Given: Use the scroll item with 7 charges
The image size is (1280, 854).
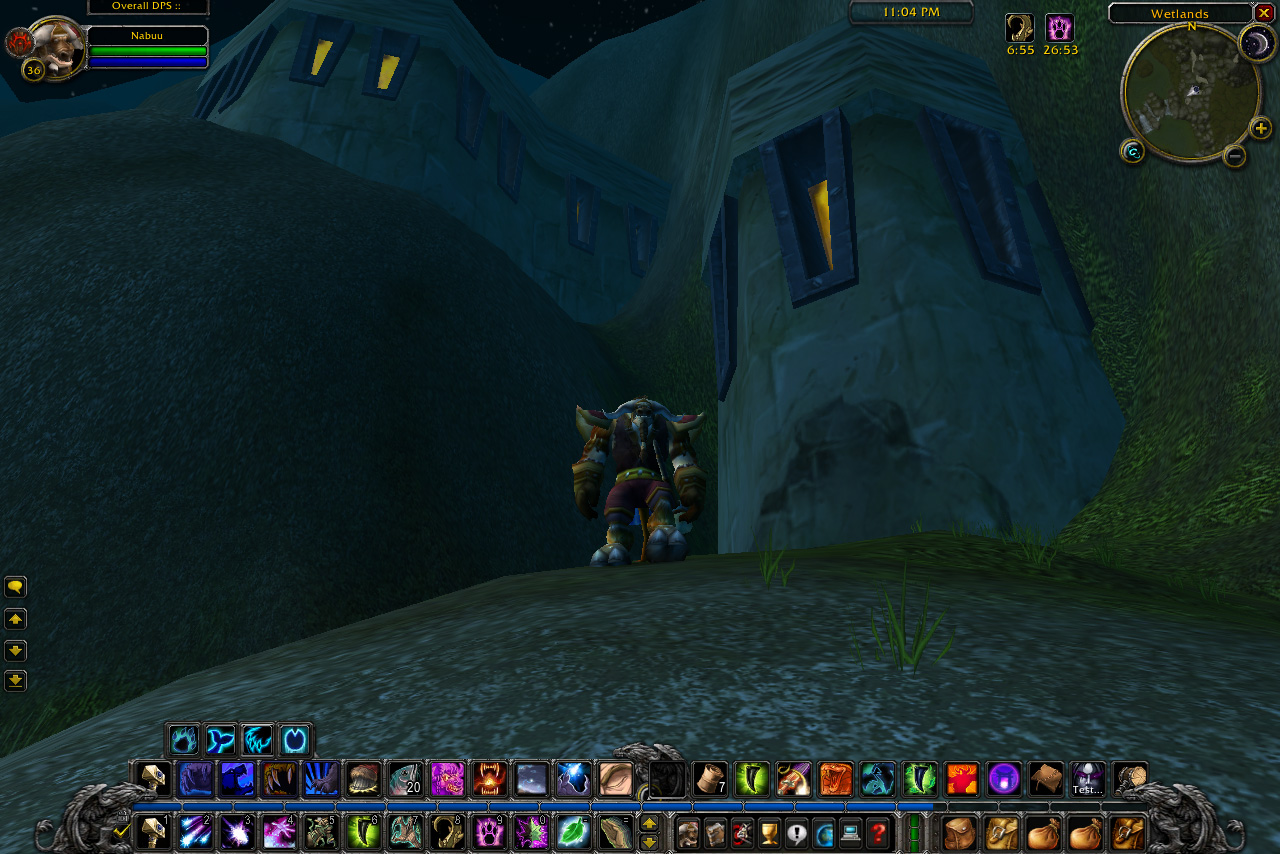Looking at the screenshot, I should tap(709, 779).
